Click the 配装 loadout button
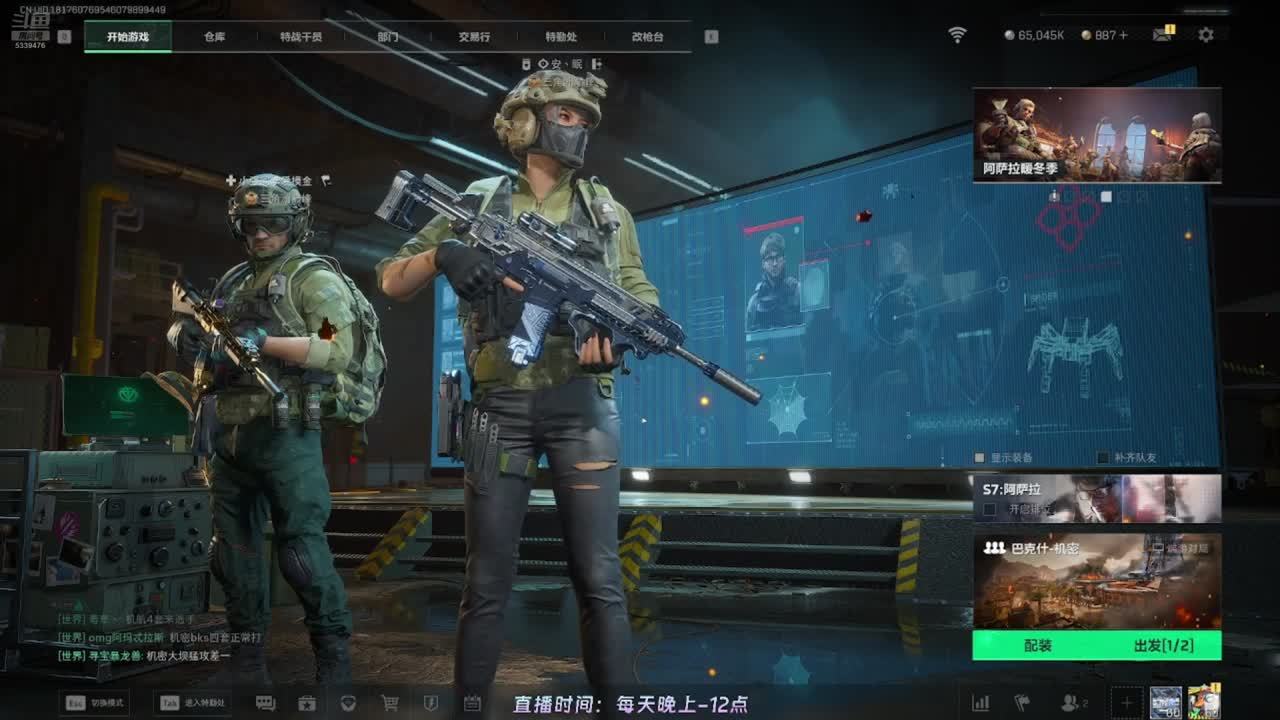1280x720 pixels. click(1038, 646)
